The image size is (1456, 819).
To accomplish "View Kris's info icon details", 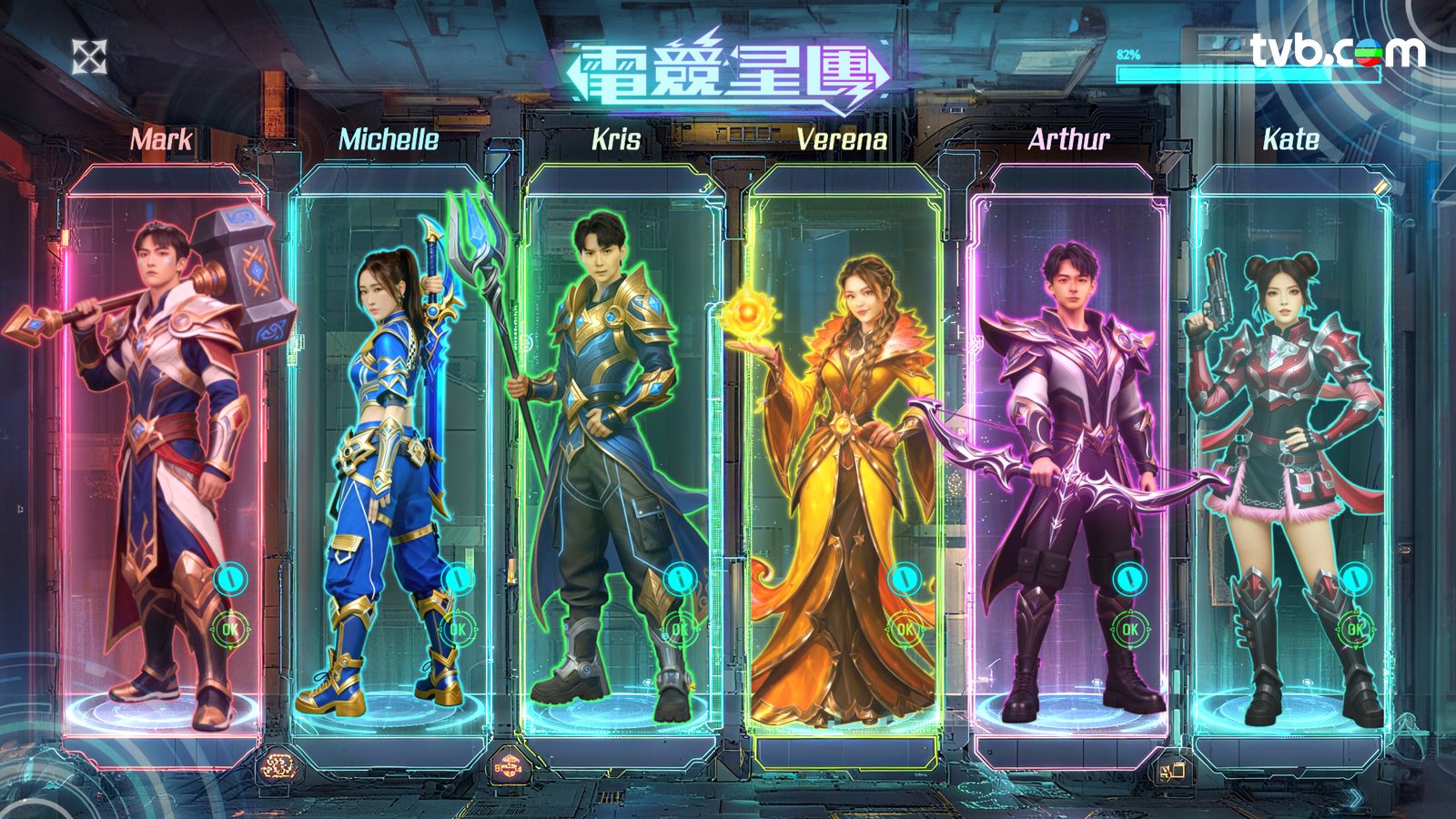I will pos(679,578).
